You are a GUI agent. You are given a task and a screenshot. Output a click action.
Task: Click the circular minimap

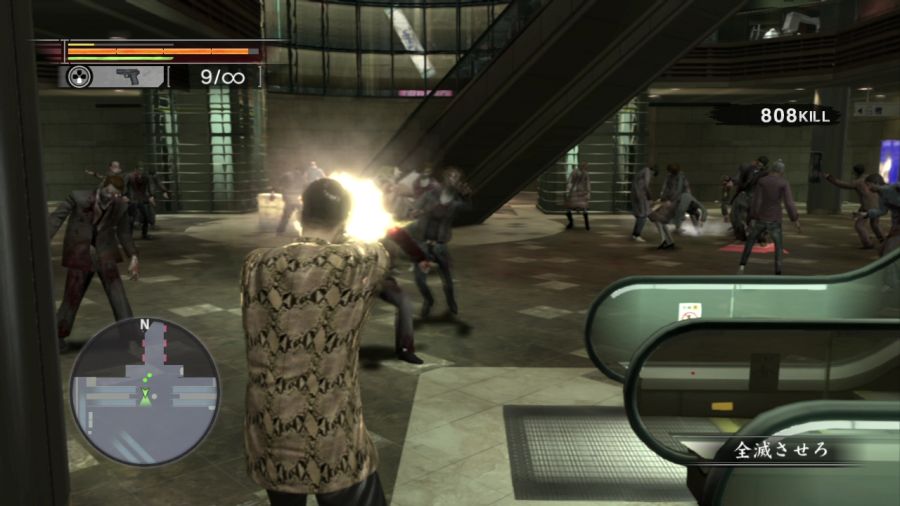click(x=144, y=391)
